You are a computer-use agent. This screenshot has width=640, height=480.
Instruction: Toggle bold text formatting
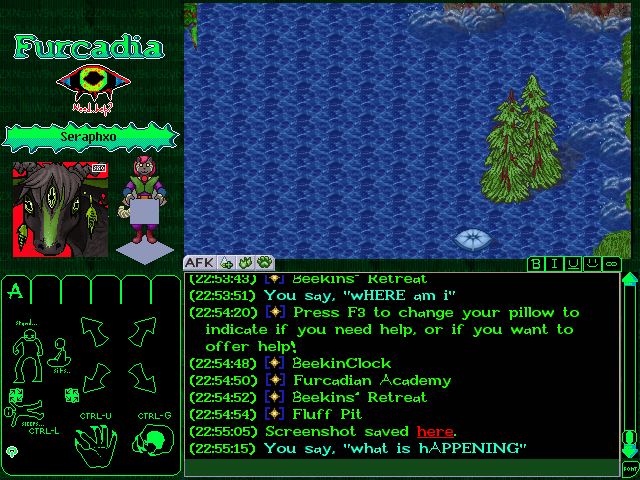tap(537, 264)
